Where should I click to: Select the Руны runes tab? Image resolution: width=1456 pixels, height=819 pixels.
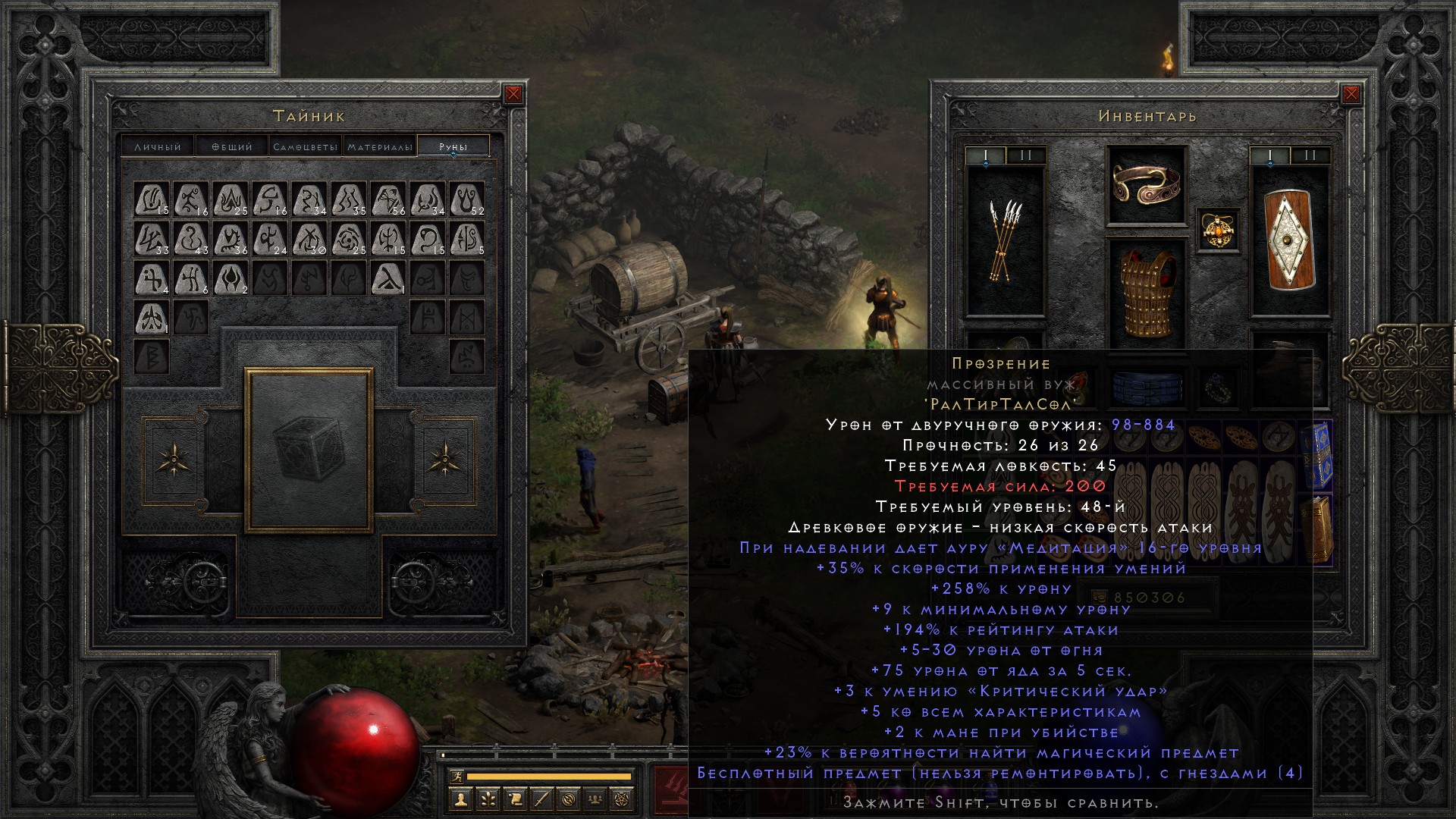pyautogui.click(x=453, y=146)
